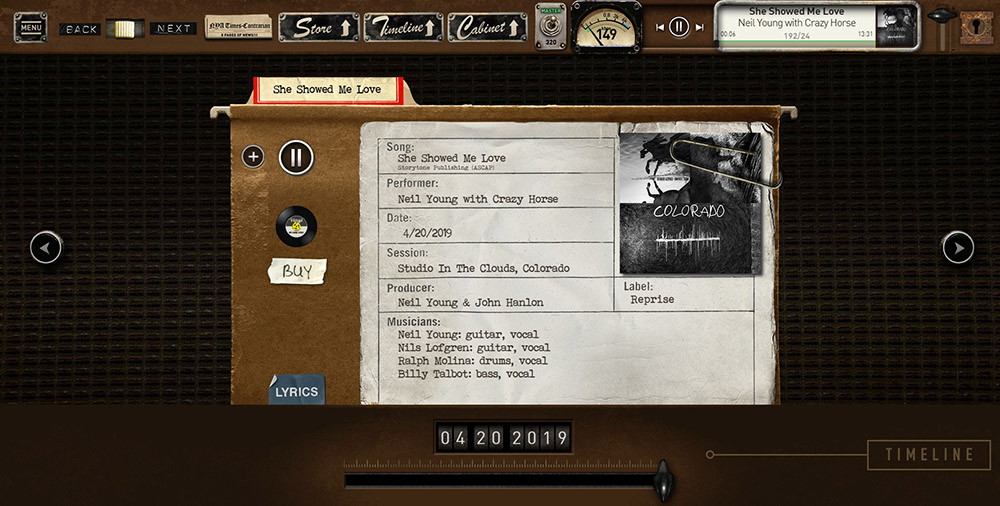Open the NYA Times-Contrarian newspaper

238,27
